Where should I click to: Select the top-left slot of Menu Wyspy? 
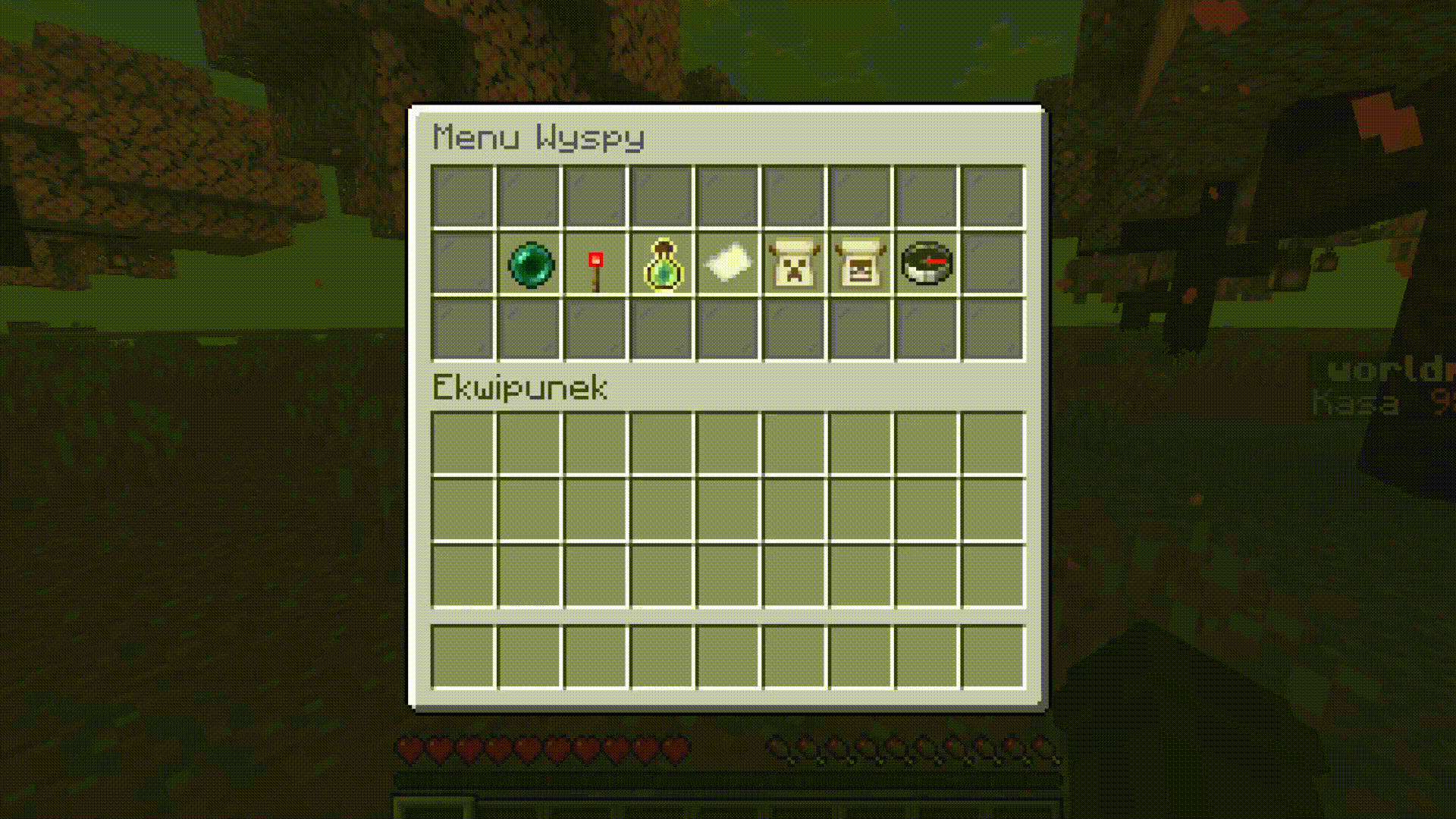click(463, 195)
